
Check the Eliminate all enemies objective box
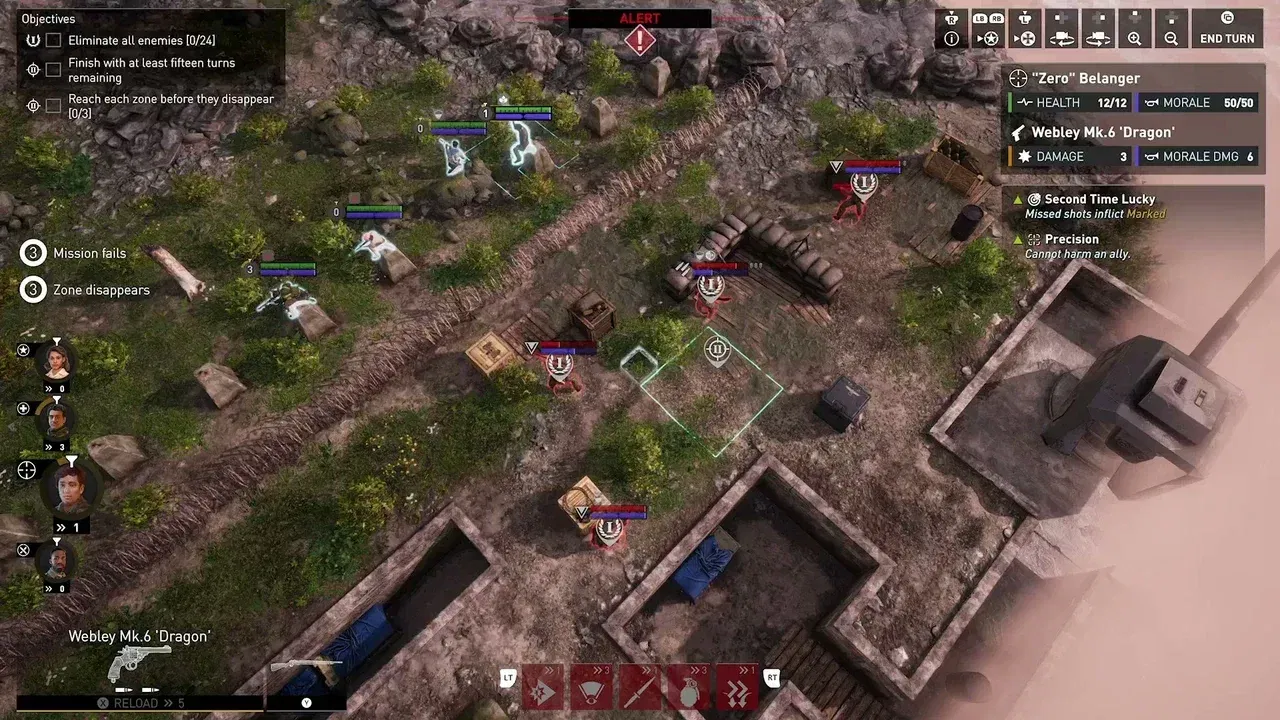[53, 40]
